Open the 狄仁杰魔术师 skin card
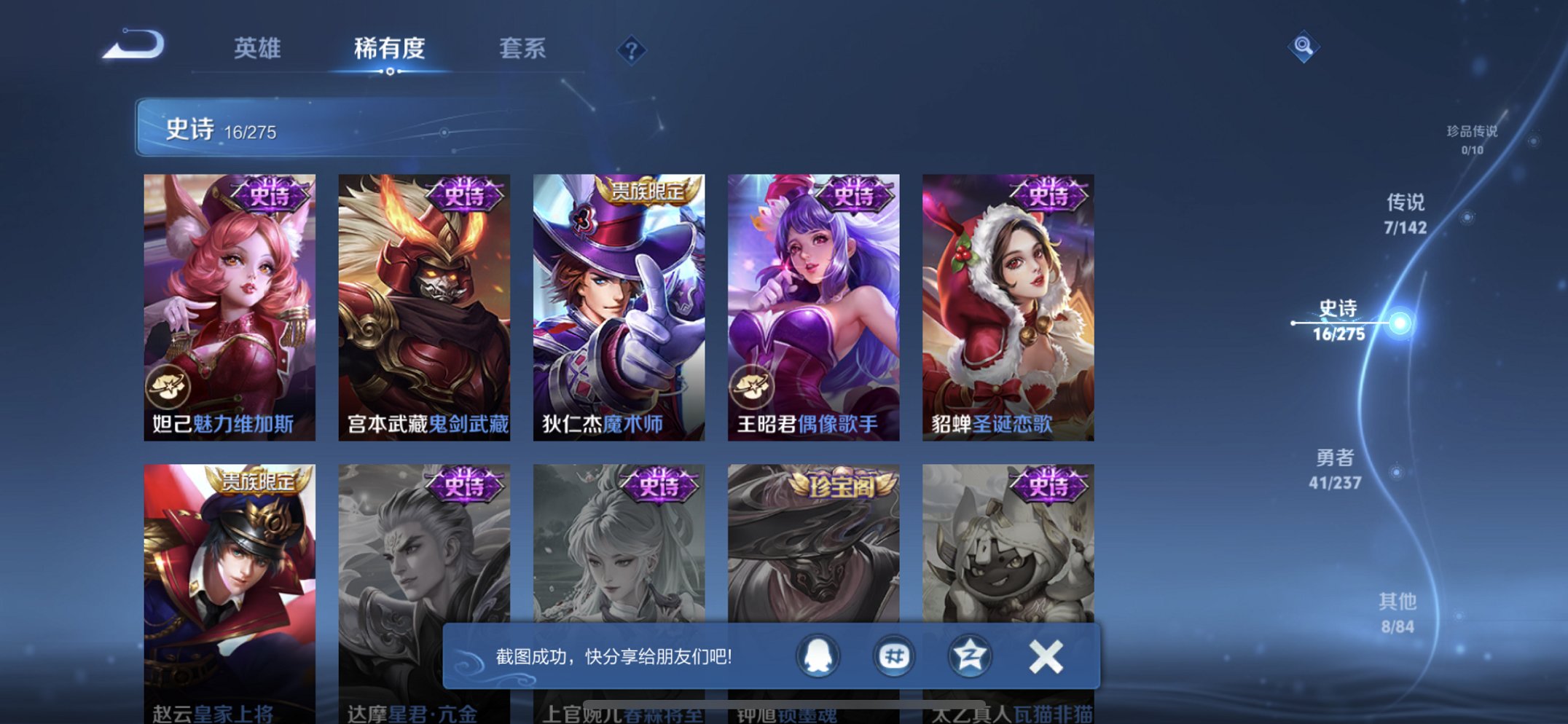 click(621, 306)
